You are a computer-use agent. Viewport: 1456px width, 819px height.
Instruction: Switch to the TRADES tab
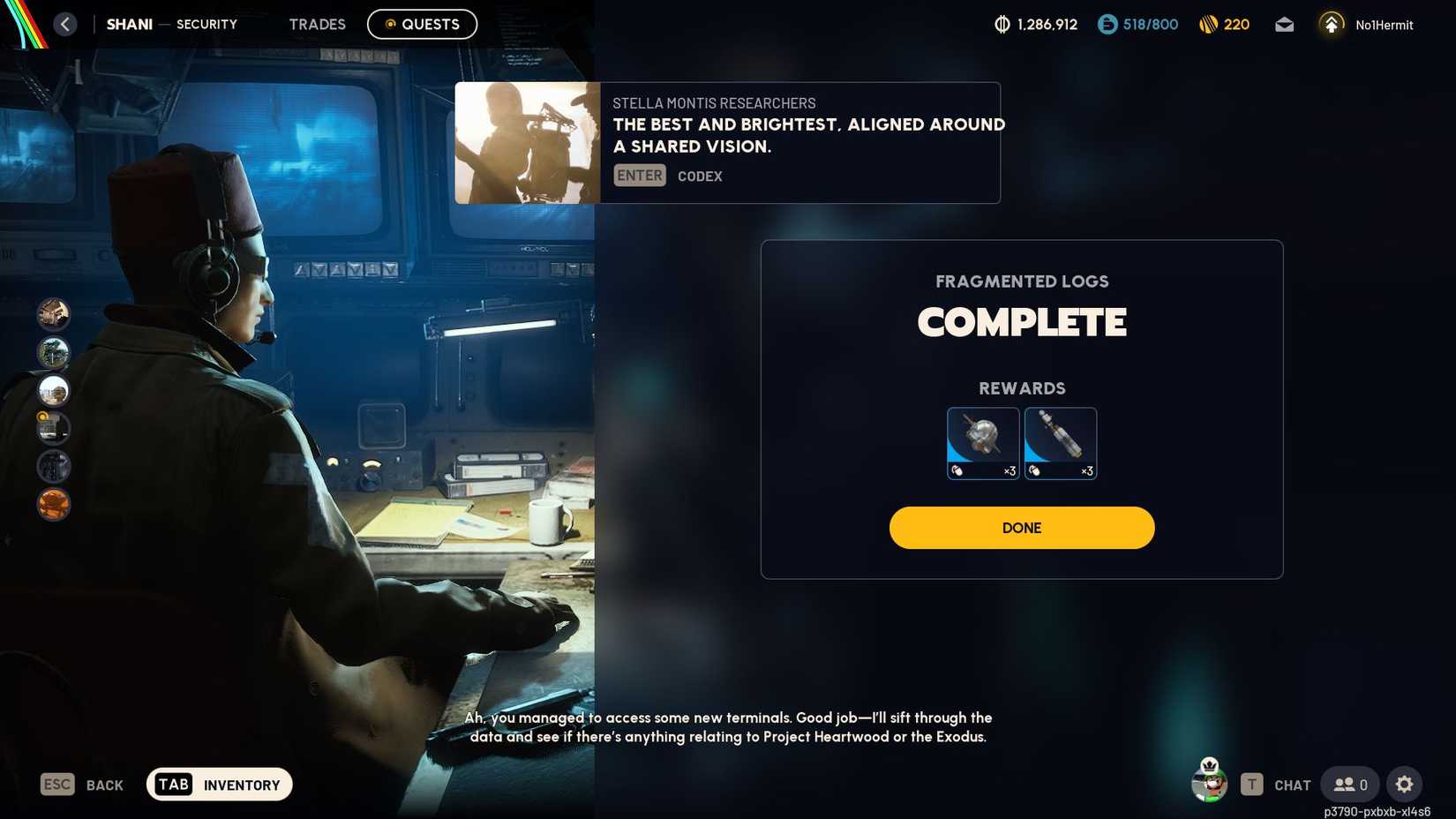(317, 24)
